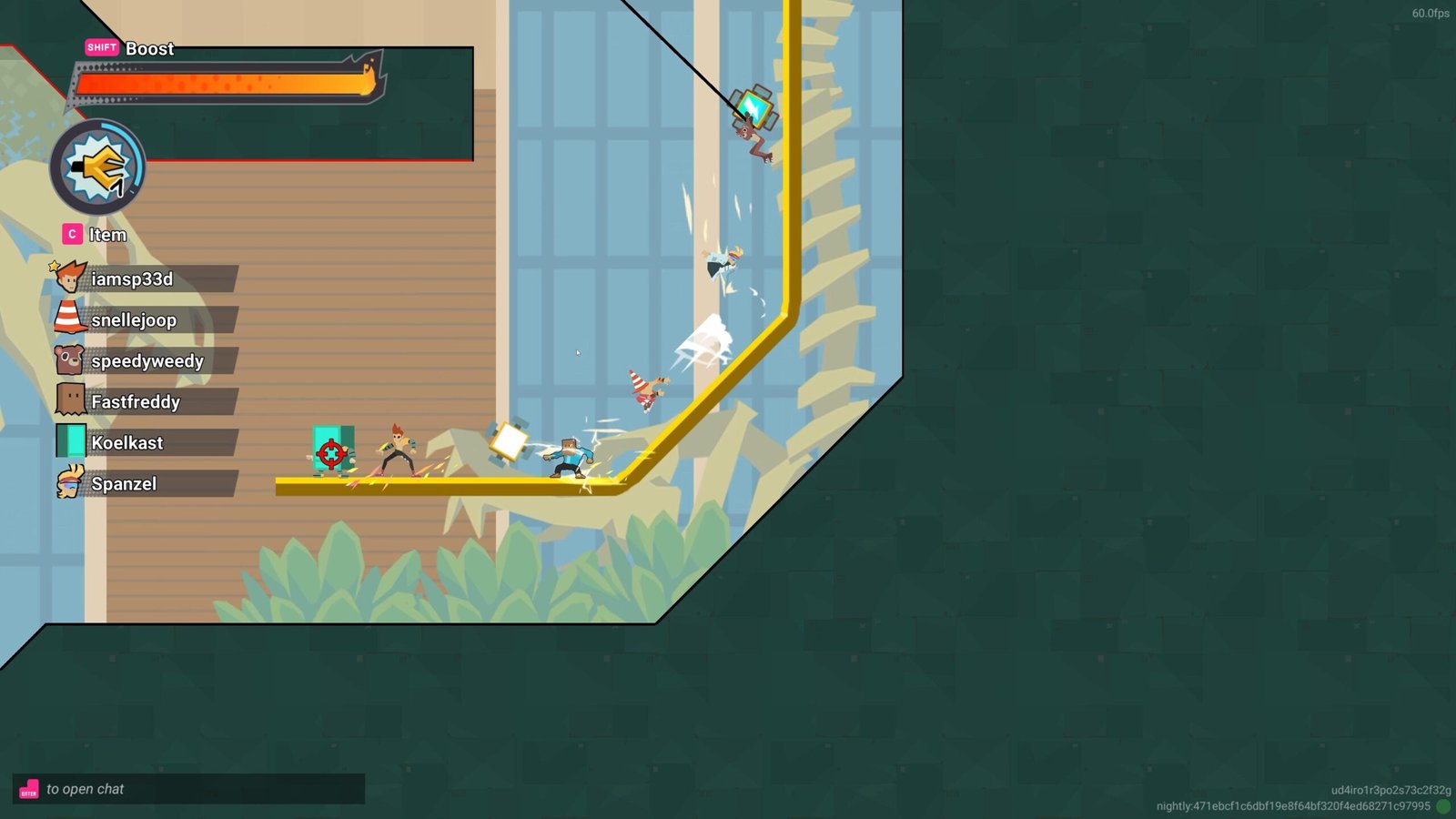Choose the Spanzel player entry
The height and width of the screenshot is (819, 1456).
coord(146,484)
